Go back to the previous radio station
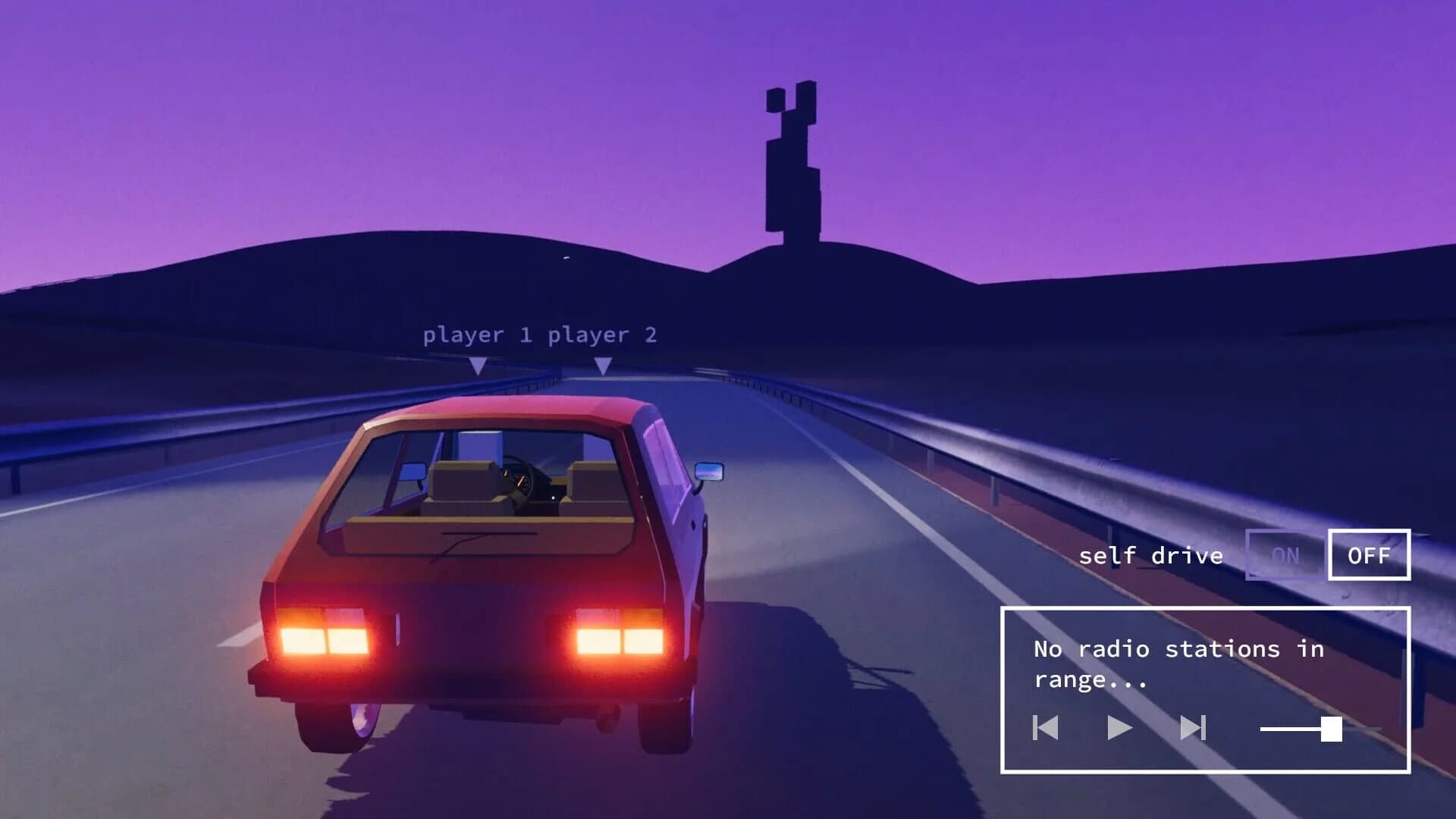This screenshot has height=819, width=1456. (1045, 729)
